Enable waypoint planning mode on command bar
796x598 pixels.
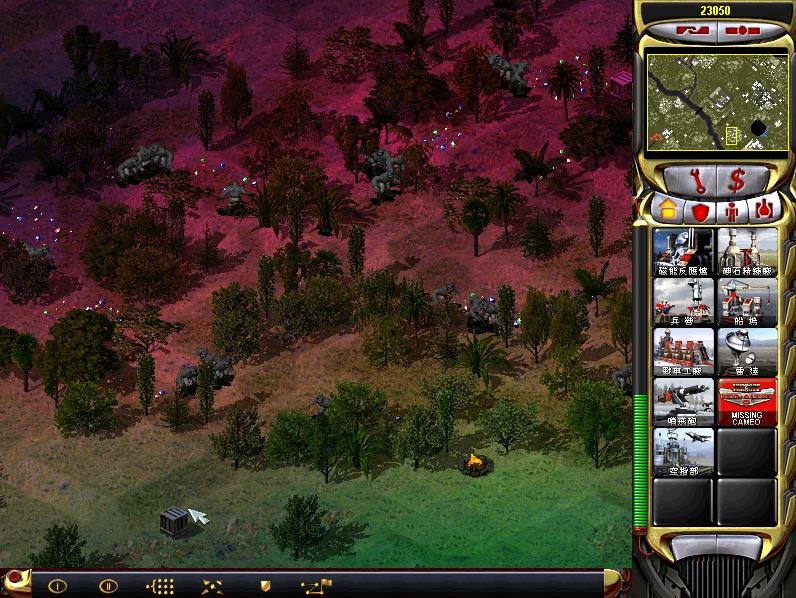pos(316,586)
